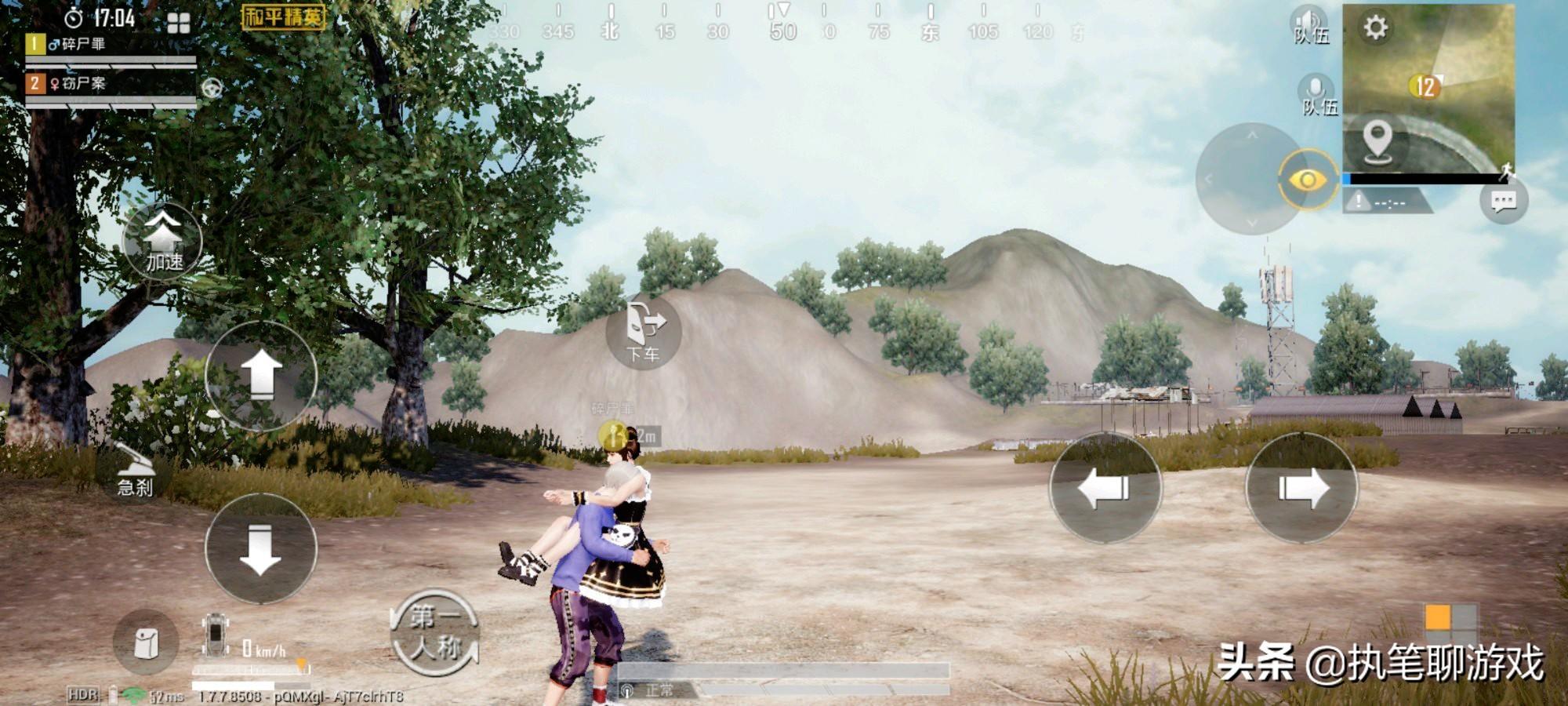Open the four-square grid menu icon

click(179, 24)
